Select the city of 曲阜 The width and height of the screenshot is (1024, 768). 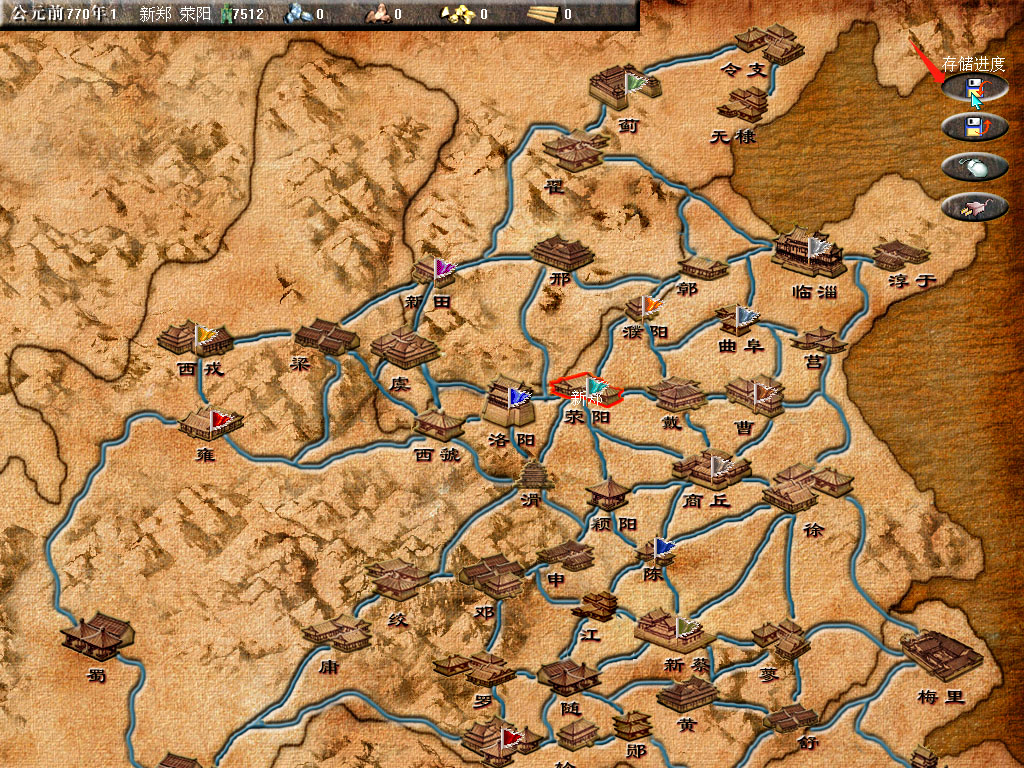click(740, 321)
